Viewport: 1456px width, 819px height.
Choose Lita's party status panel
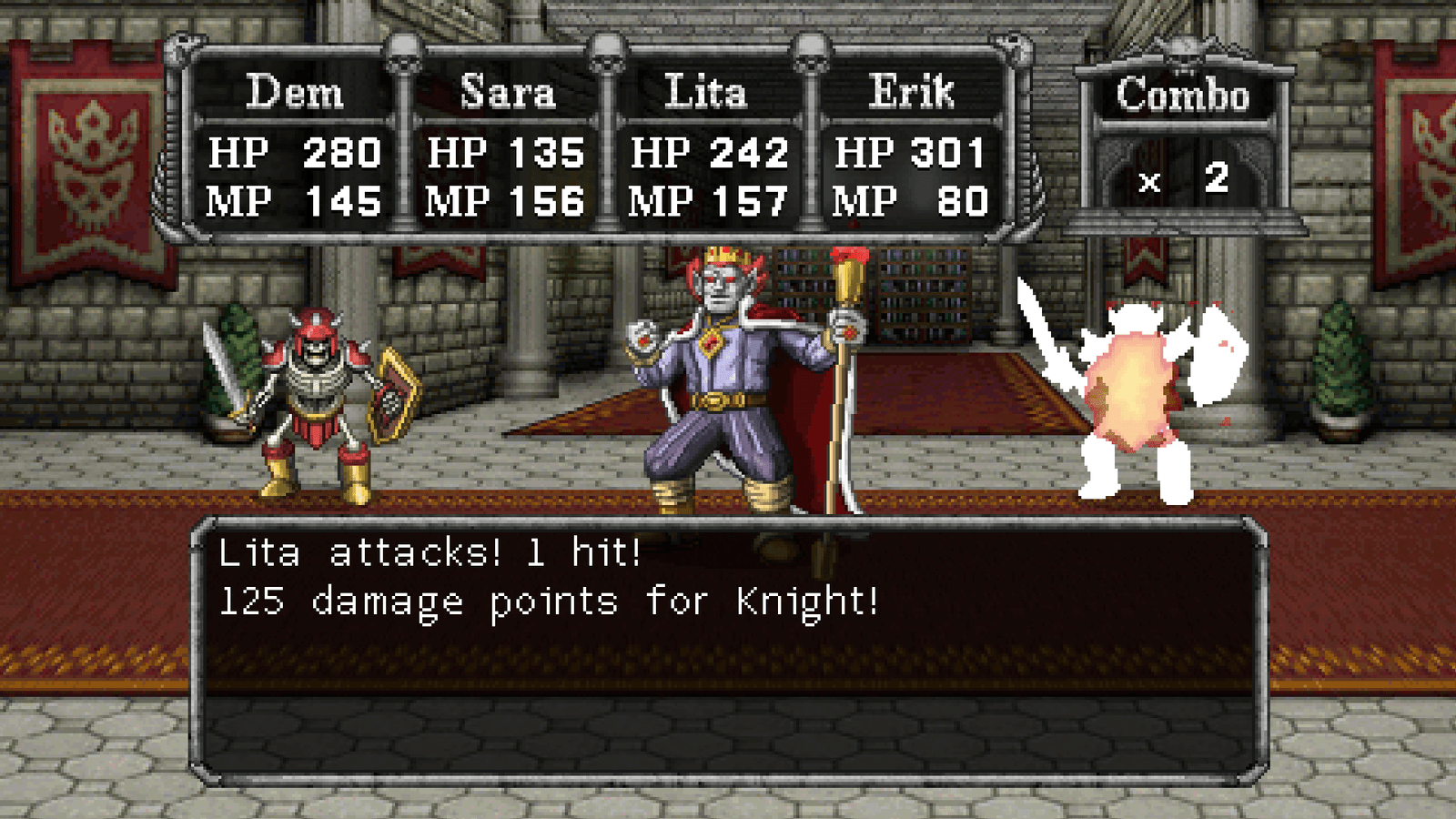[x=708, y=146]
